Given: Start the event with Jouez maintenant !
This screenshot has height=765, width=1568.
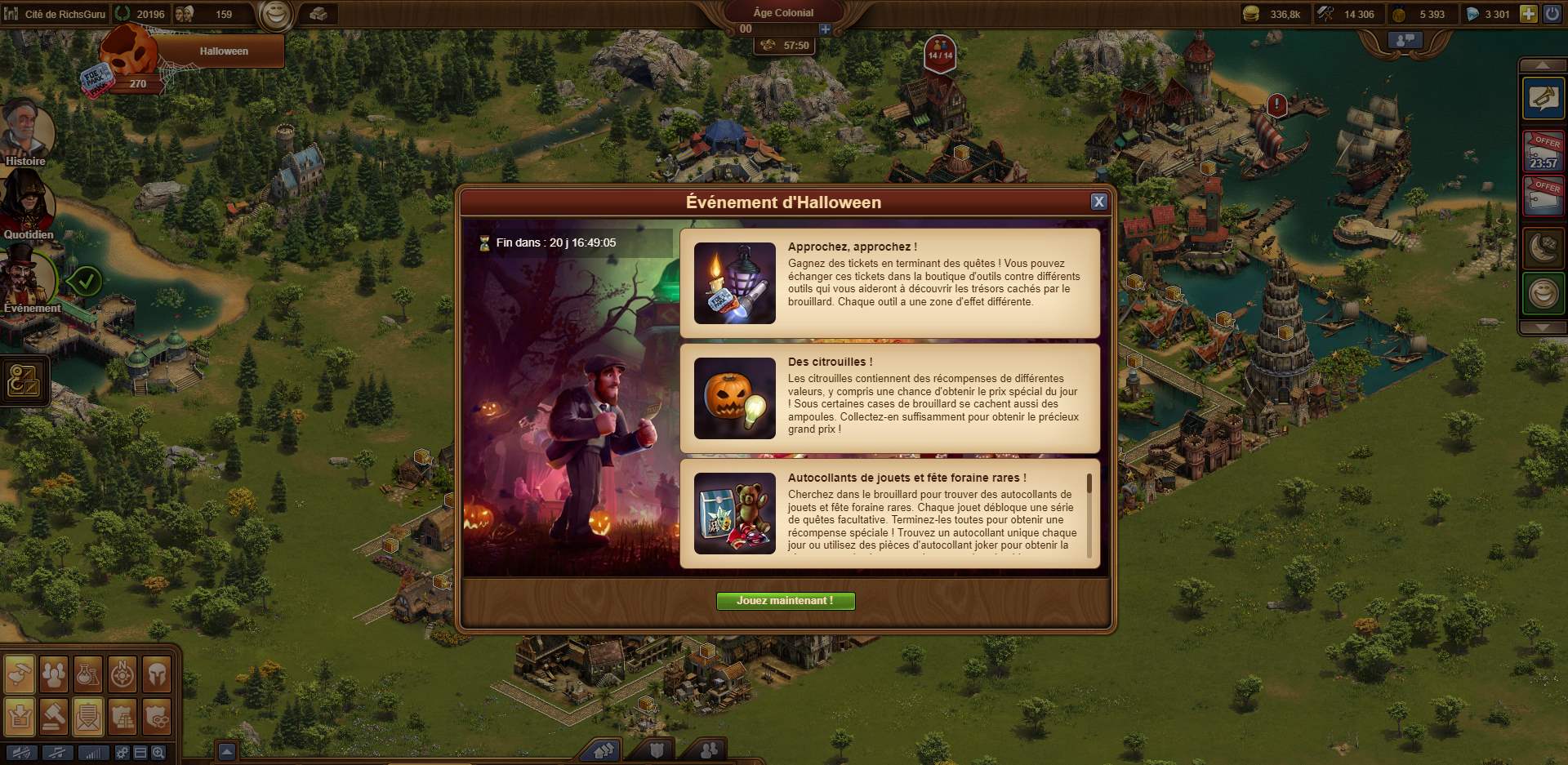Looking at the screenshot, I should 785,601.
